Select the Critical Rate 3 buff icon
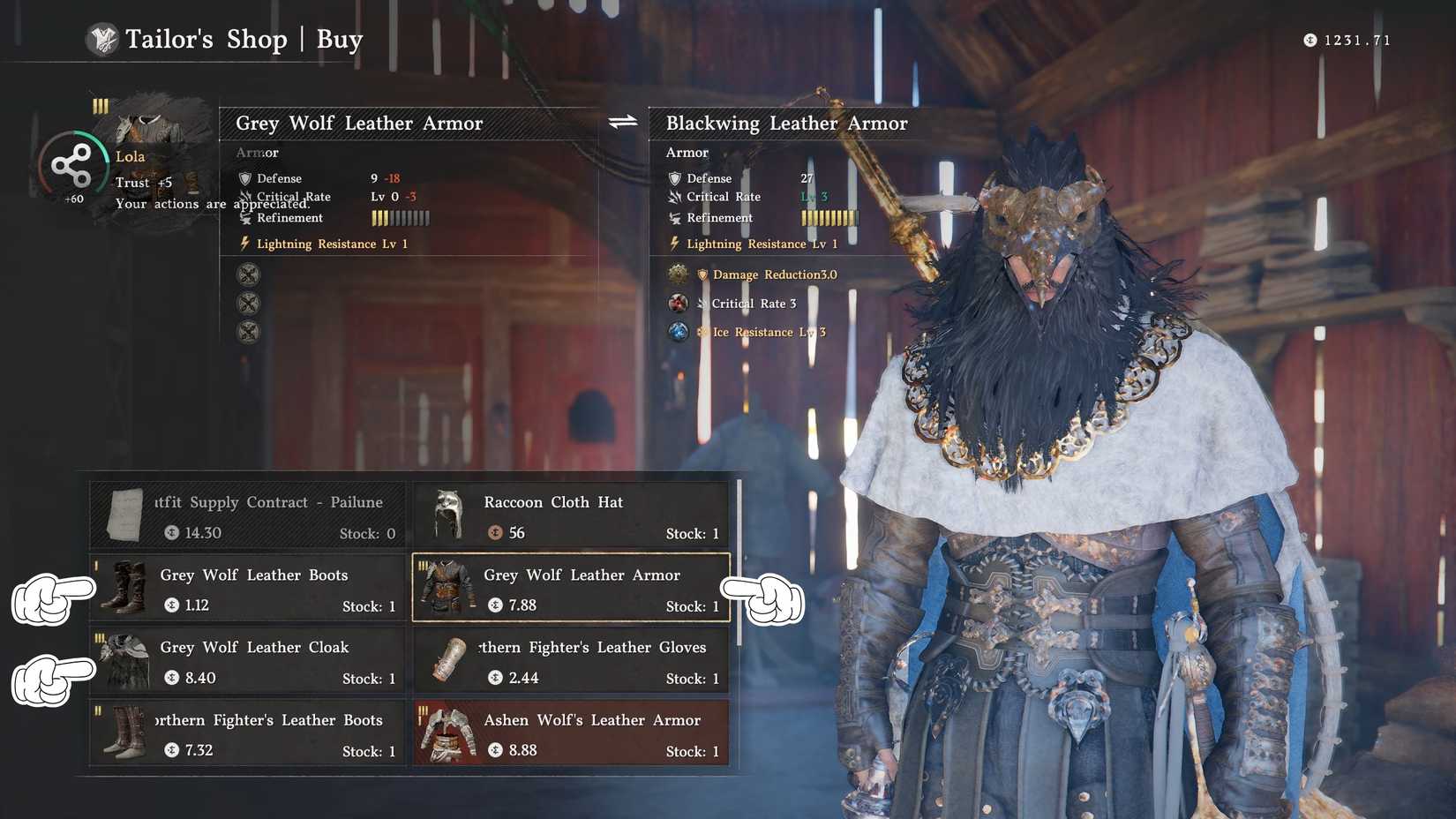 click(679, 303)
